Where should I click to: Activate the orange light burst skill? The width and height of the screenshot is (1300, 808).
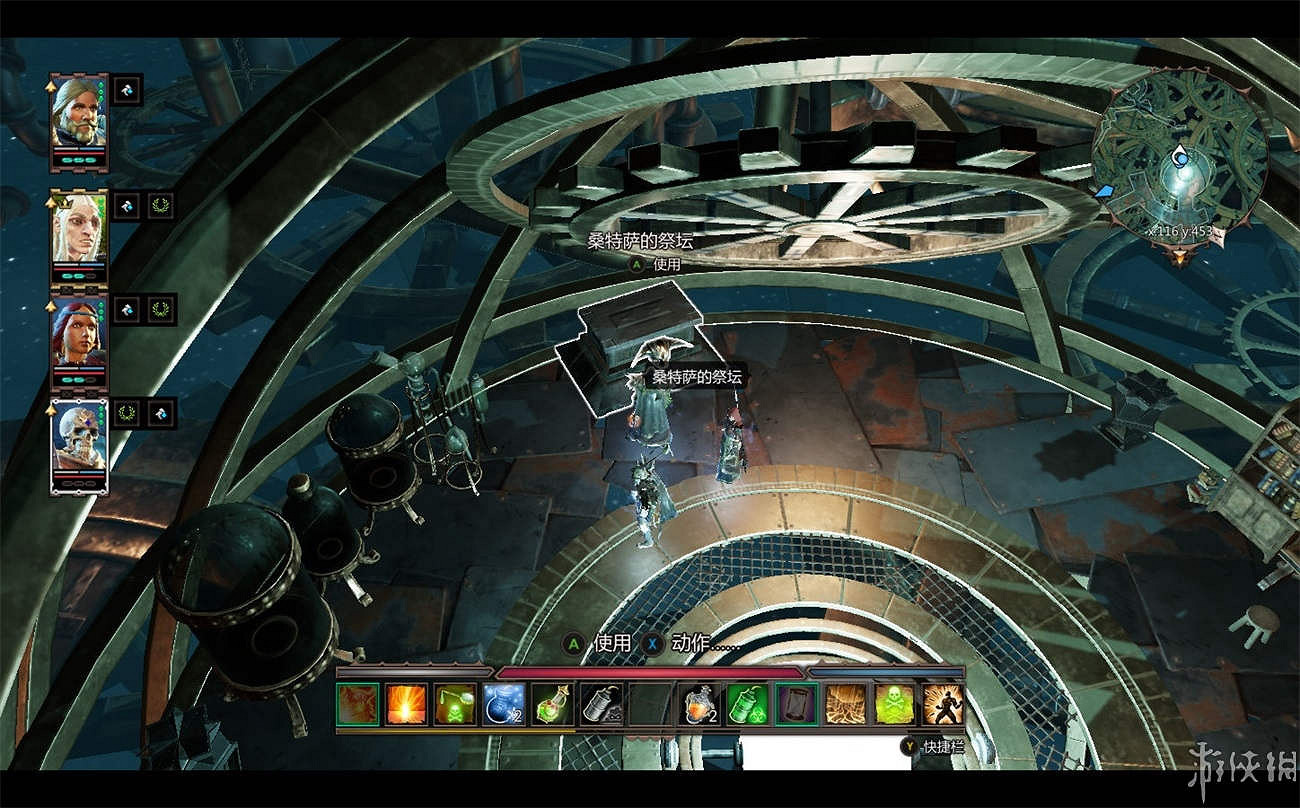pos(406,704)
